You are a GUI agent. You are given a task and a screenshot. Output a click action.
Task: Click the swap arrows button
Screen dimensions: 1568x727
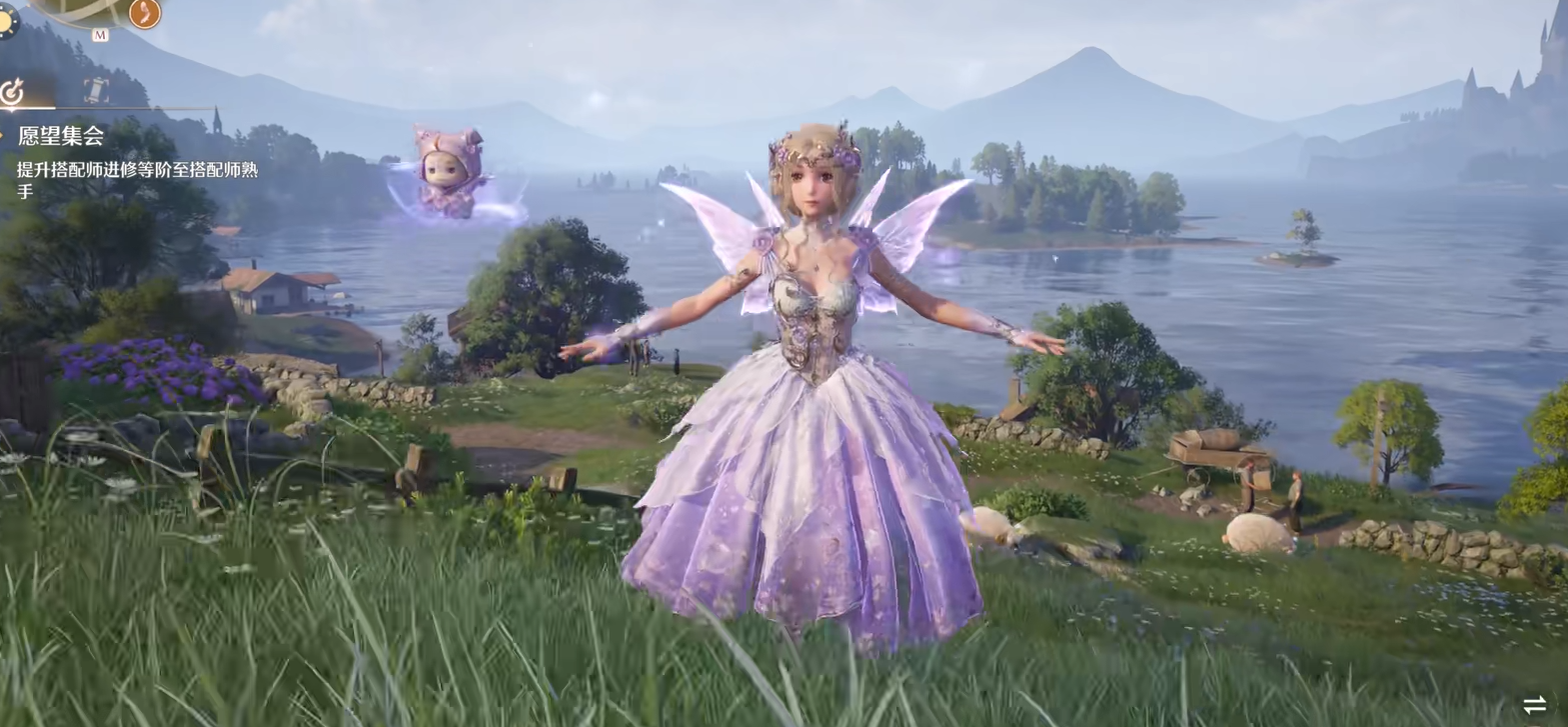click(x=1534, y=704)
